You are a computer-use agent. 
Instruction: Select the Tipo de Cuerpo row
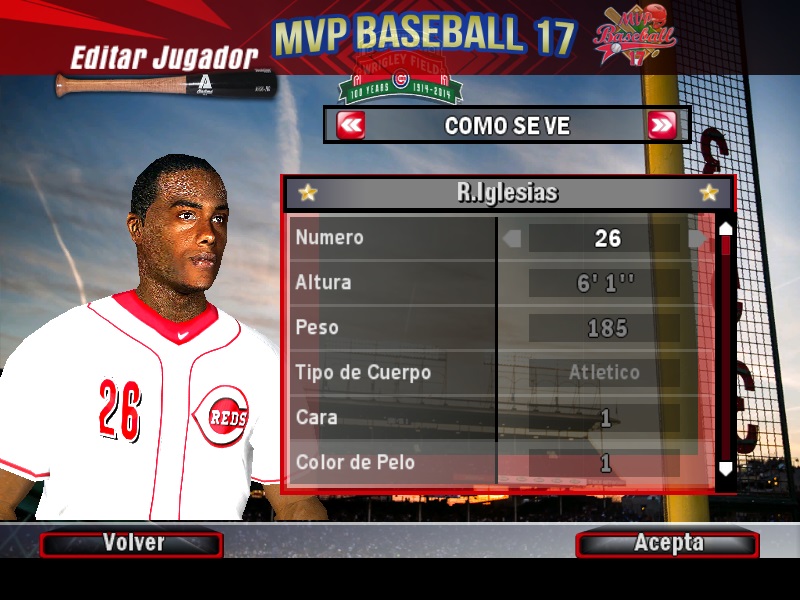coord(393,373)
